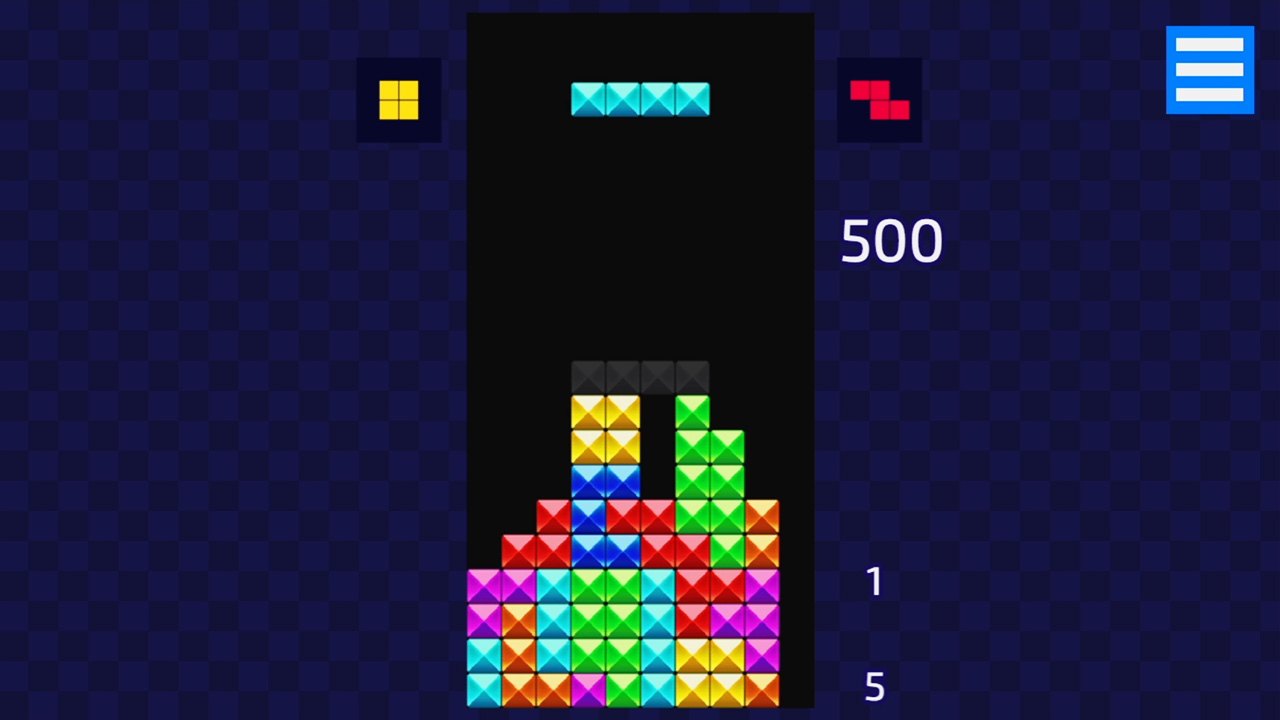
Task: Click the score display showing 500
Action: coord(891,240)
